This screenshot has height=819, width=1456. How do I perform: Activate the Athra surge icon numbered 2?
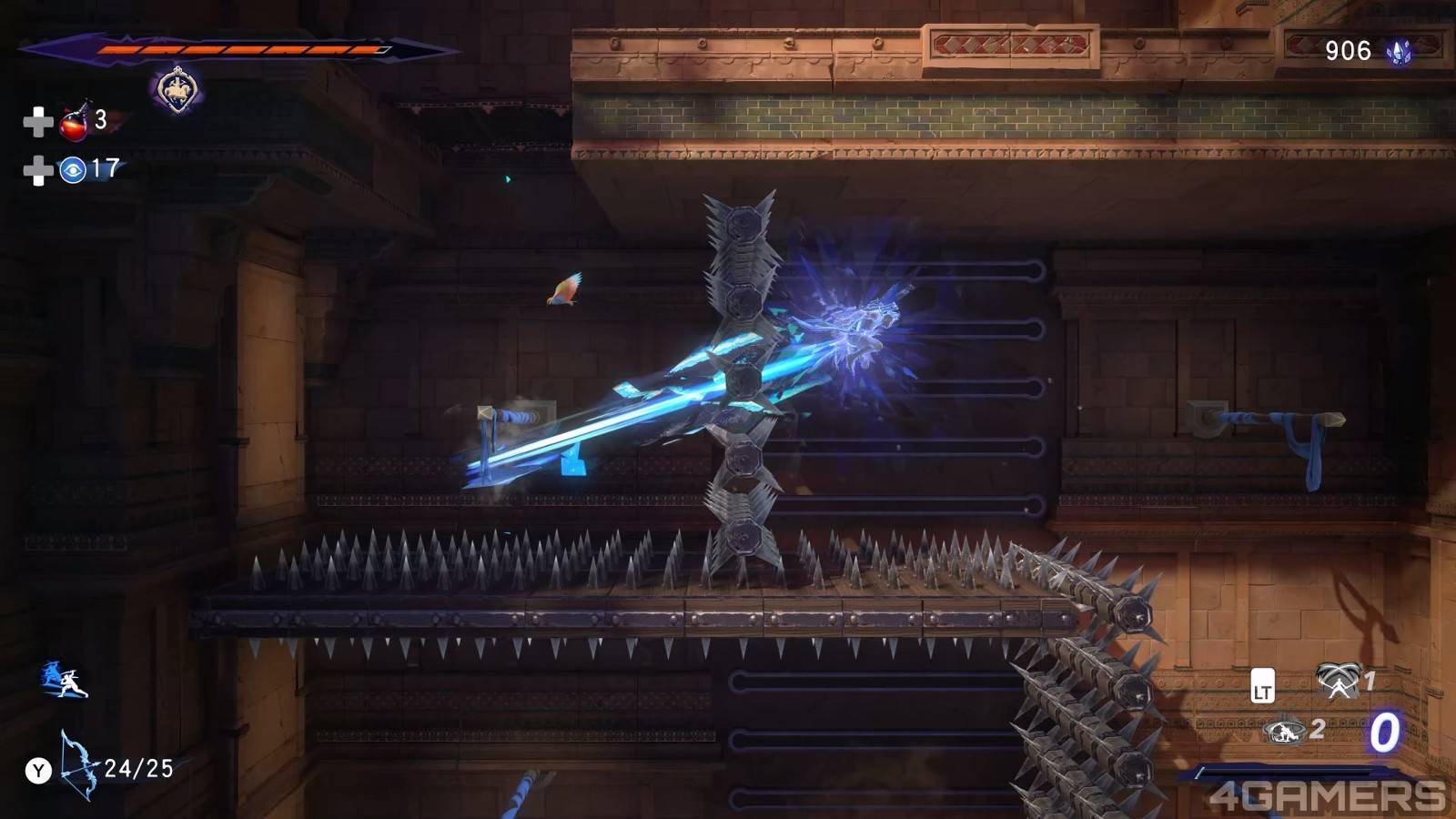[1284, 730]
